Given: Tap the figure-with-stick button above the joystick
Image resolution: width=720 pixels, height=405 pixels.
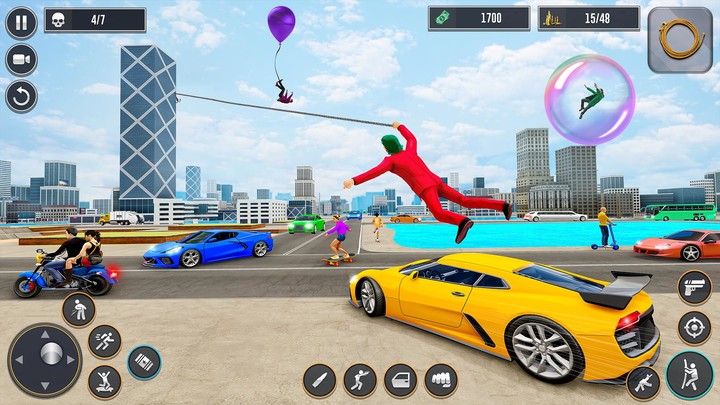Looking at the screenshot, I should click(78, 309).
